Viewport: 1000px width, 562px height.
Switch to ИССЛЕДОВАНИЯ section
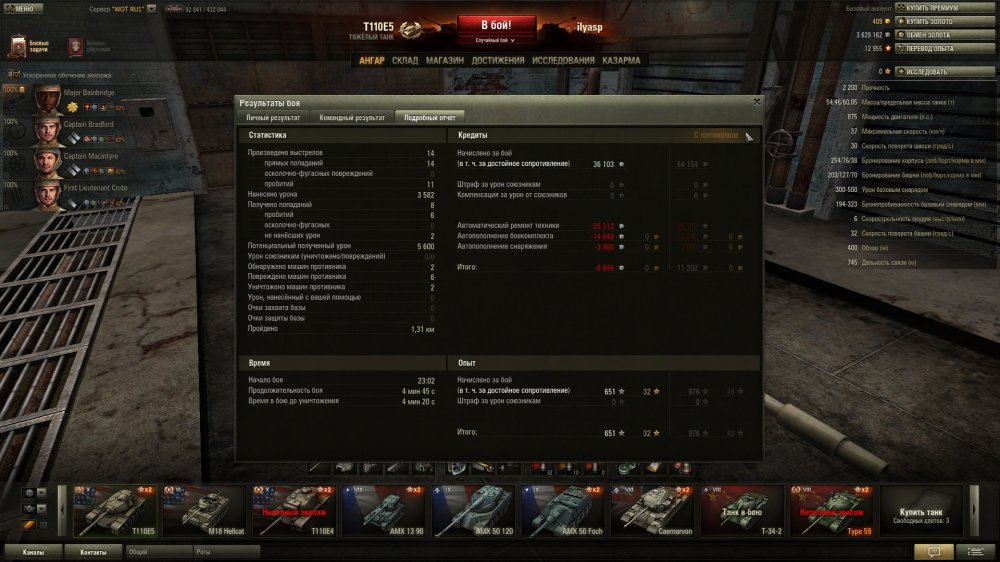563,60
